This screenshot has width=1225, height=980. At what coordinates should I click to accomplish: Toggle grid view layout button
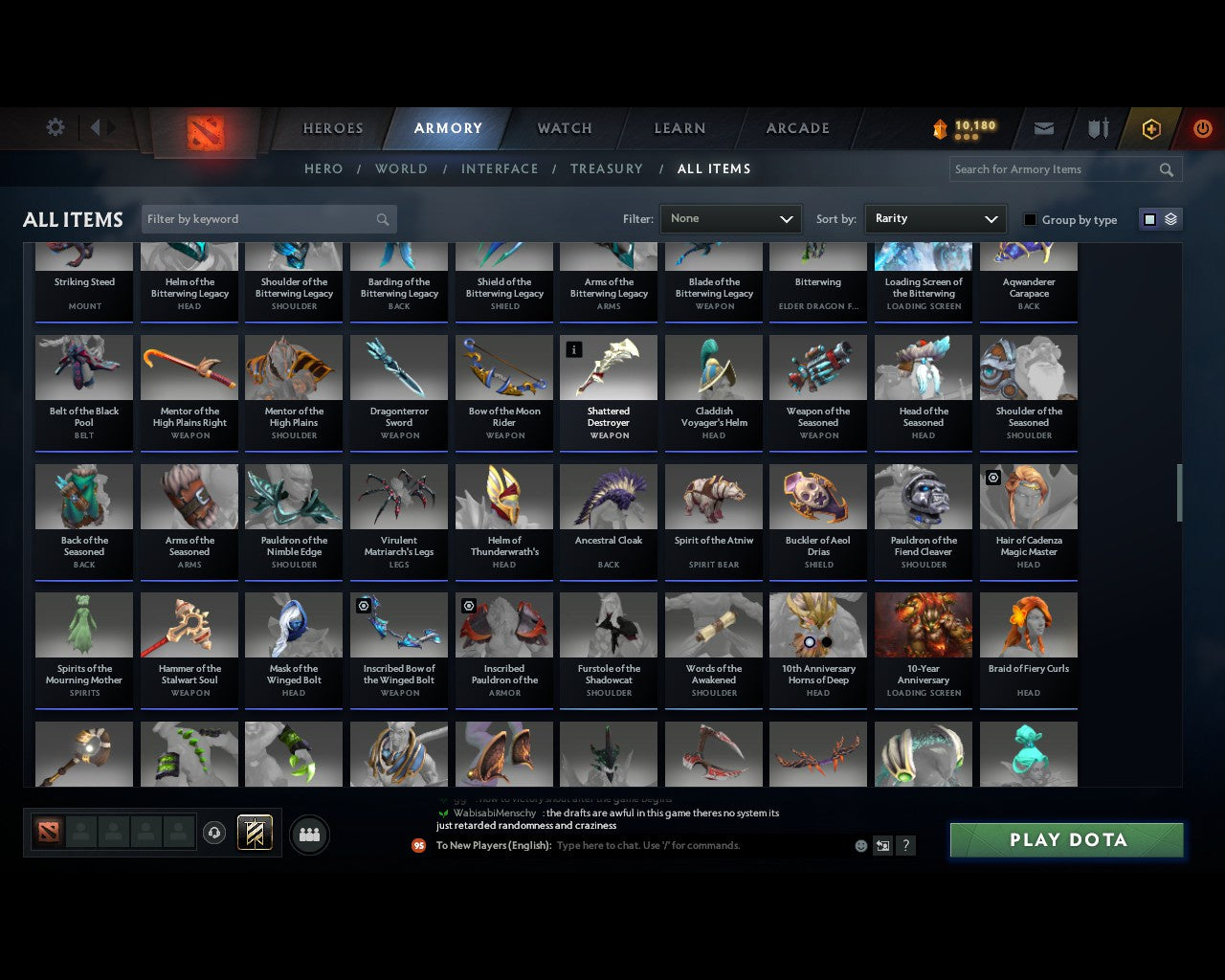pos(1148,219)
